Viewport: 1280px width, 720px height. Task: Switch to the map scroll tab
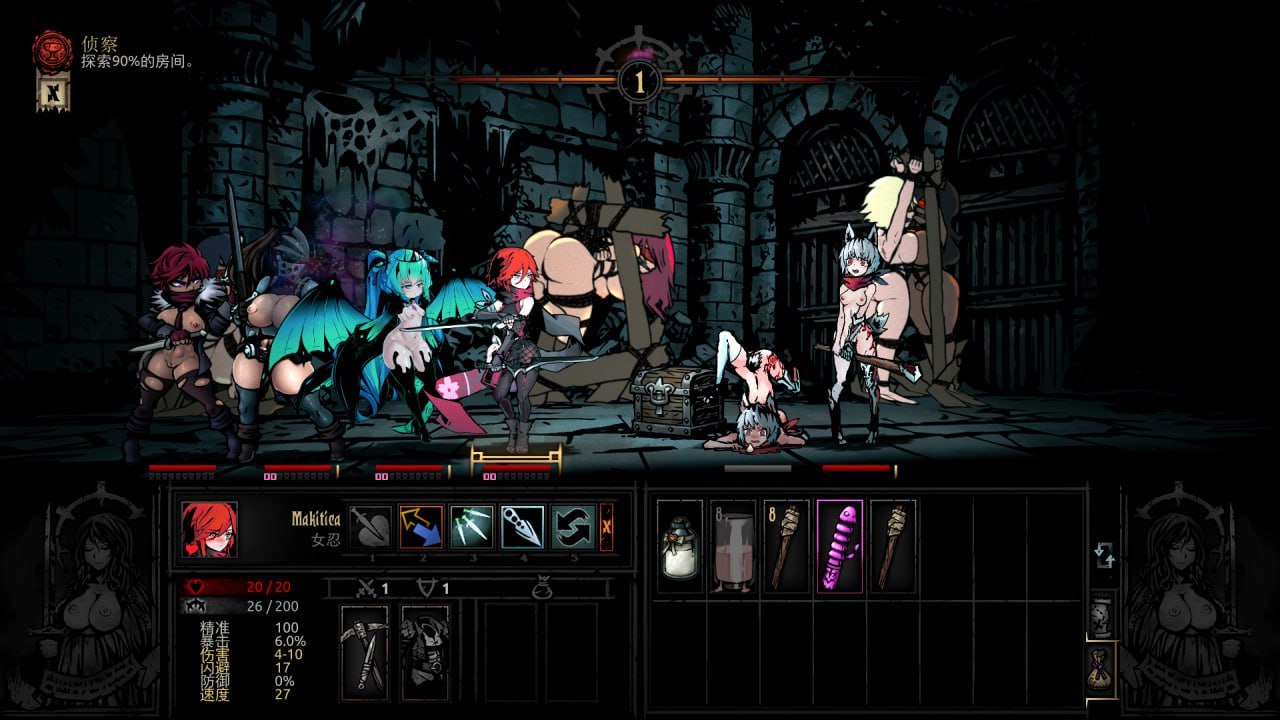(x=1101, y=618)
